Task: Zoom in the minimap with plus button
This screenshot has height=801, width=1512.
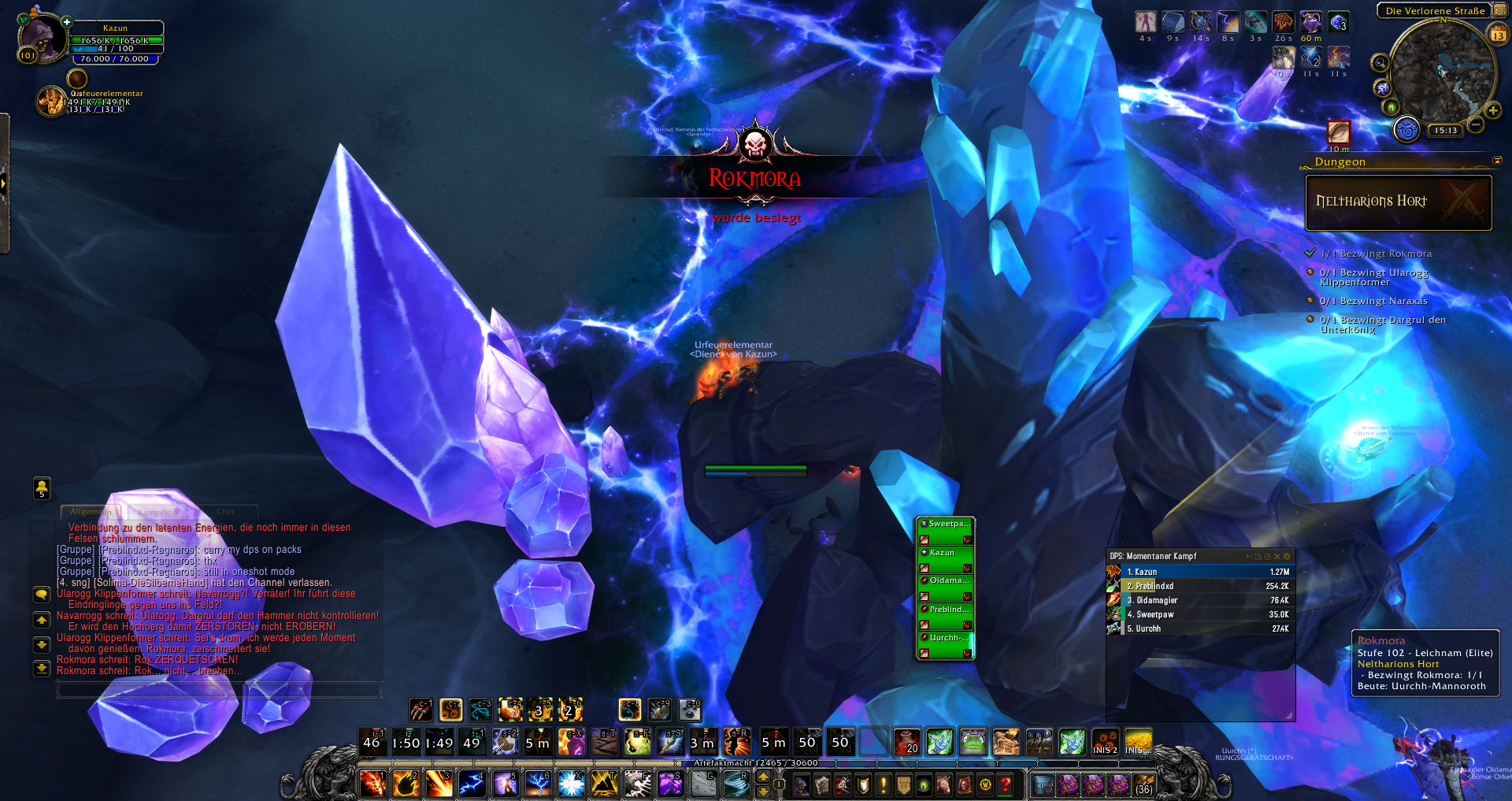Action: (x=1493, y=111)
